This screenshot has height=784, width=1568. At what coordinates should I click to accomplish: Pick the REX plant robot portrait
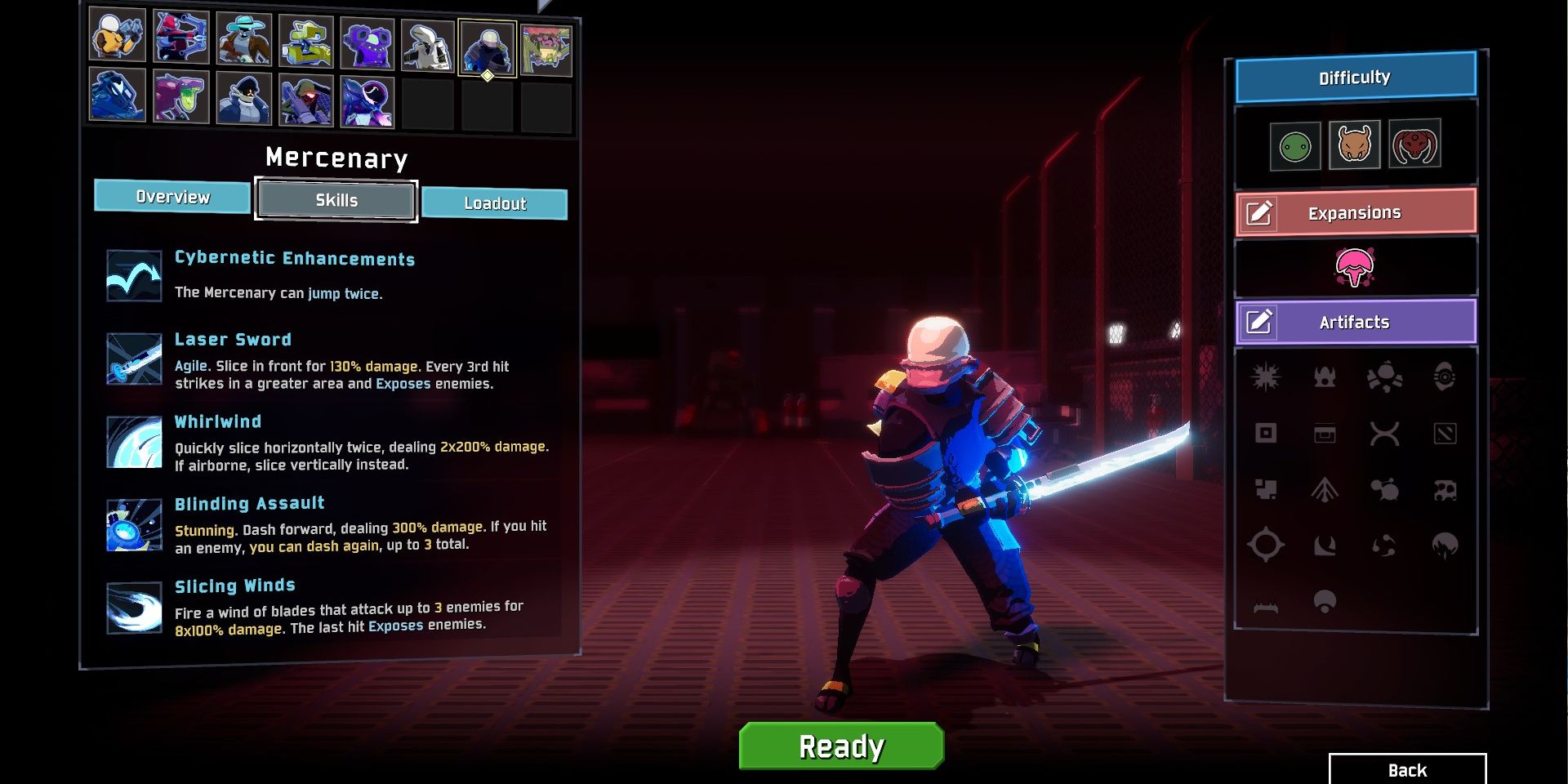click(x=546, y=50)
